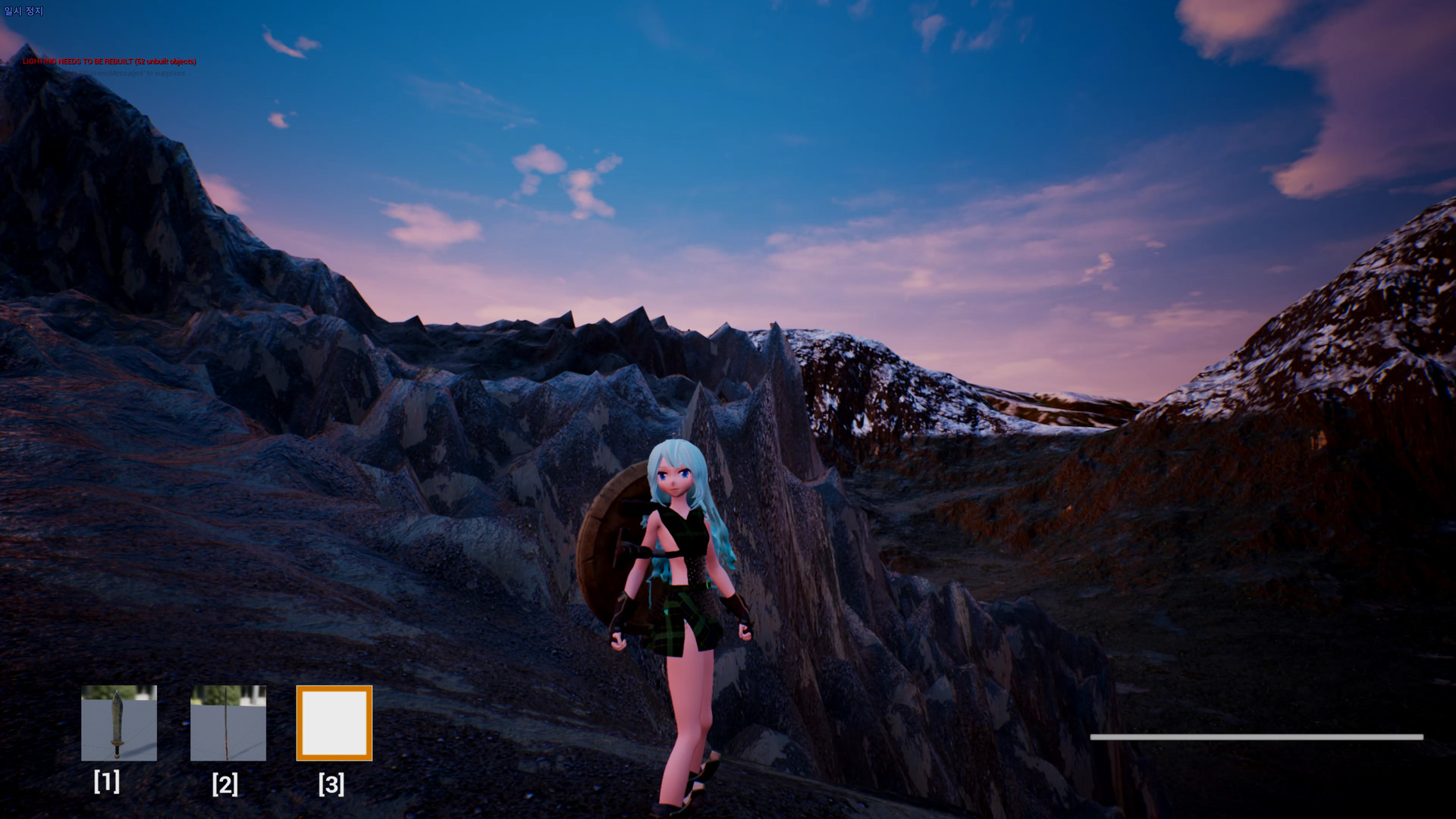Click the stamina bar at bottom right
This screenshot has height=819, width=1456.
(1255, 736)
